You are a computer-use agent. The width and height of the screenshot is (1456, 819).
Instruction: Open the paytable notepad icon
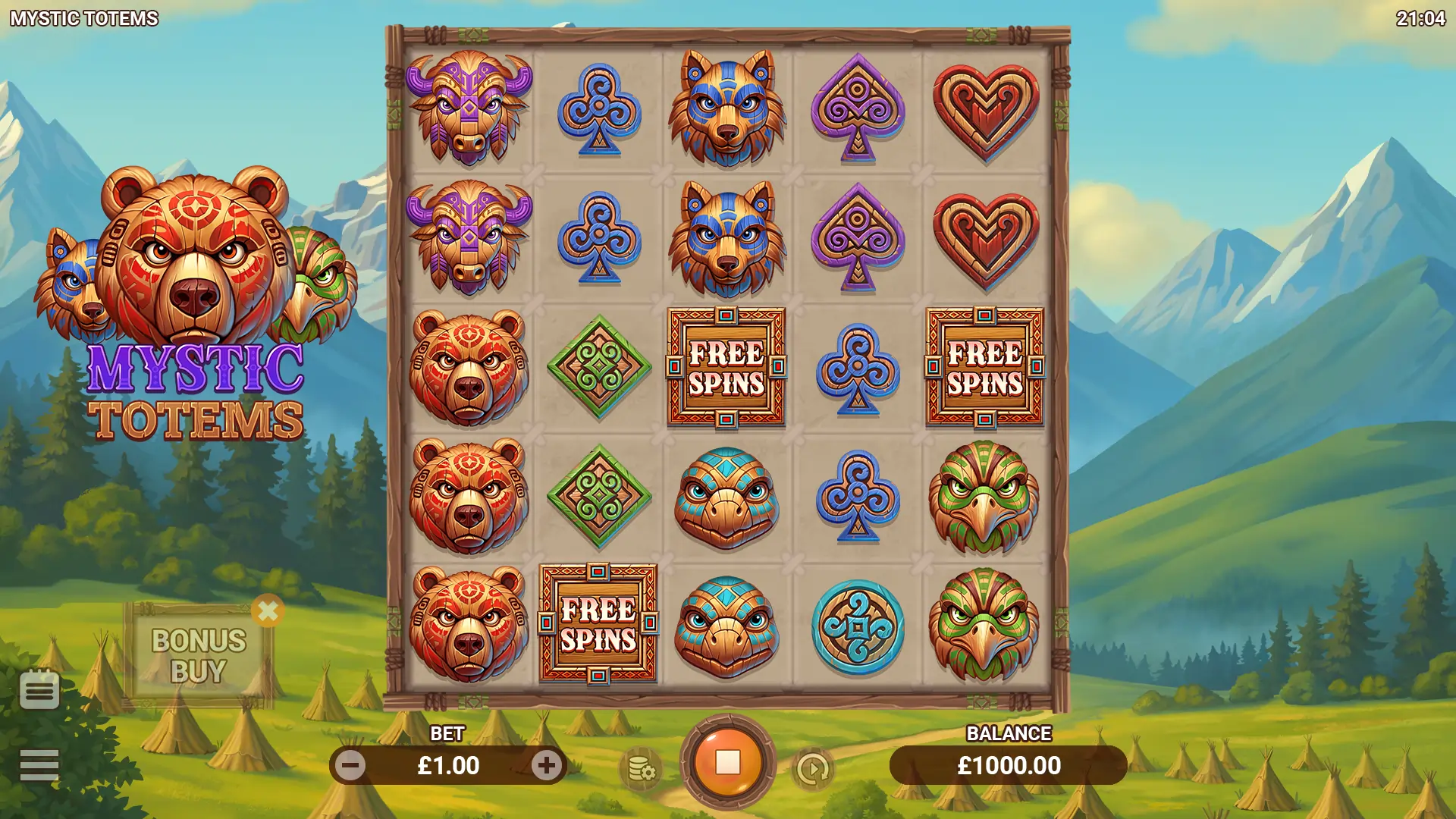39,689
